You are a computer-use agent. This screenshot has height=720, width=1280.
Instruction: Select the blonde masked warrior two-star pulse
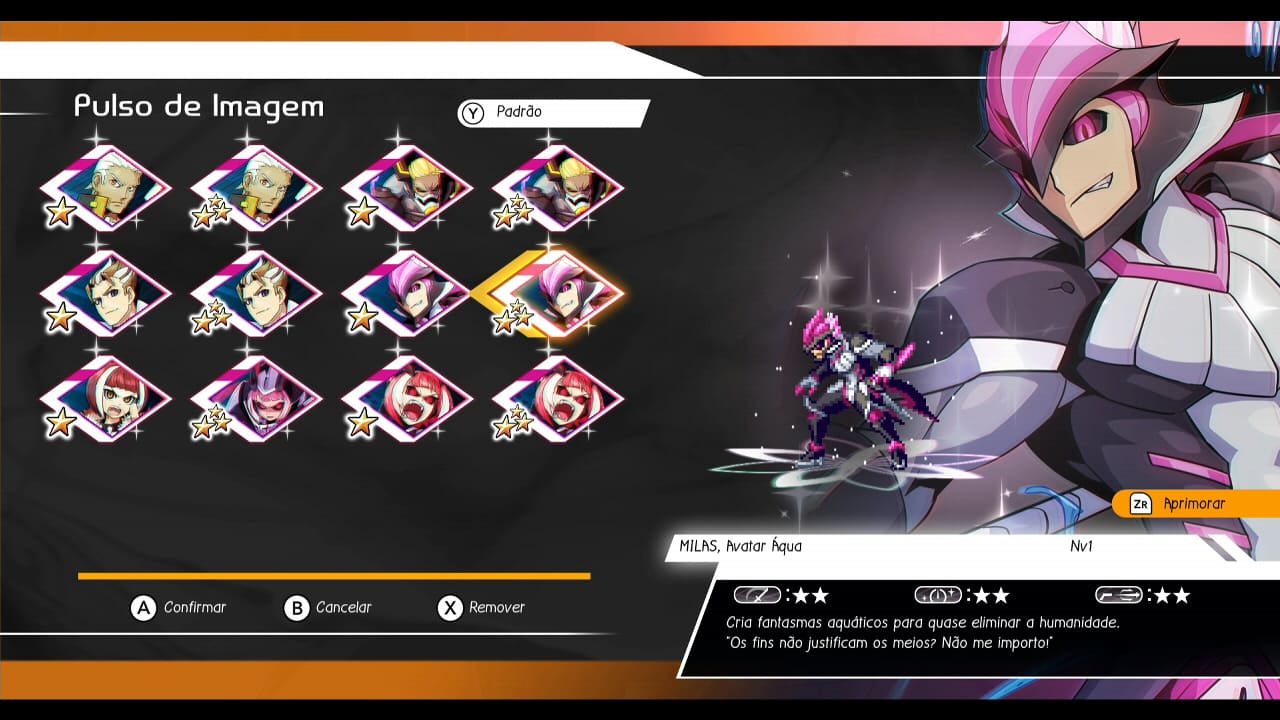click(x=559, y=188)
